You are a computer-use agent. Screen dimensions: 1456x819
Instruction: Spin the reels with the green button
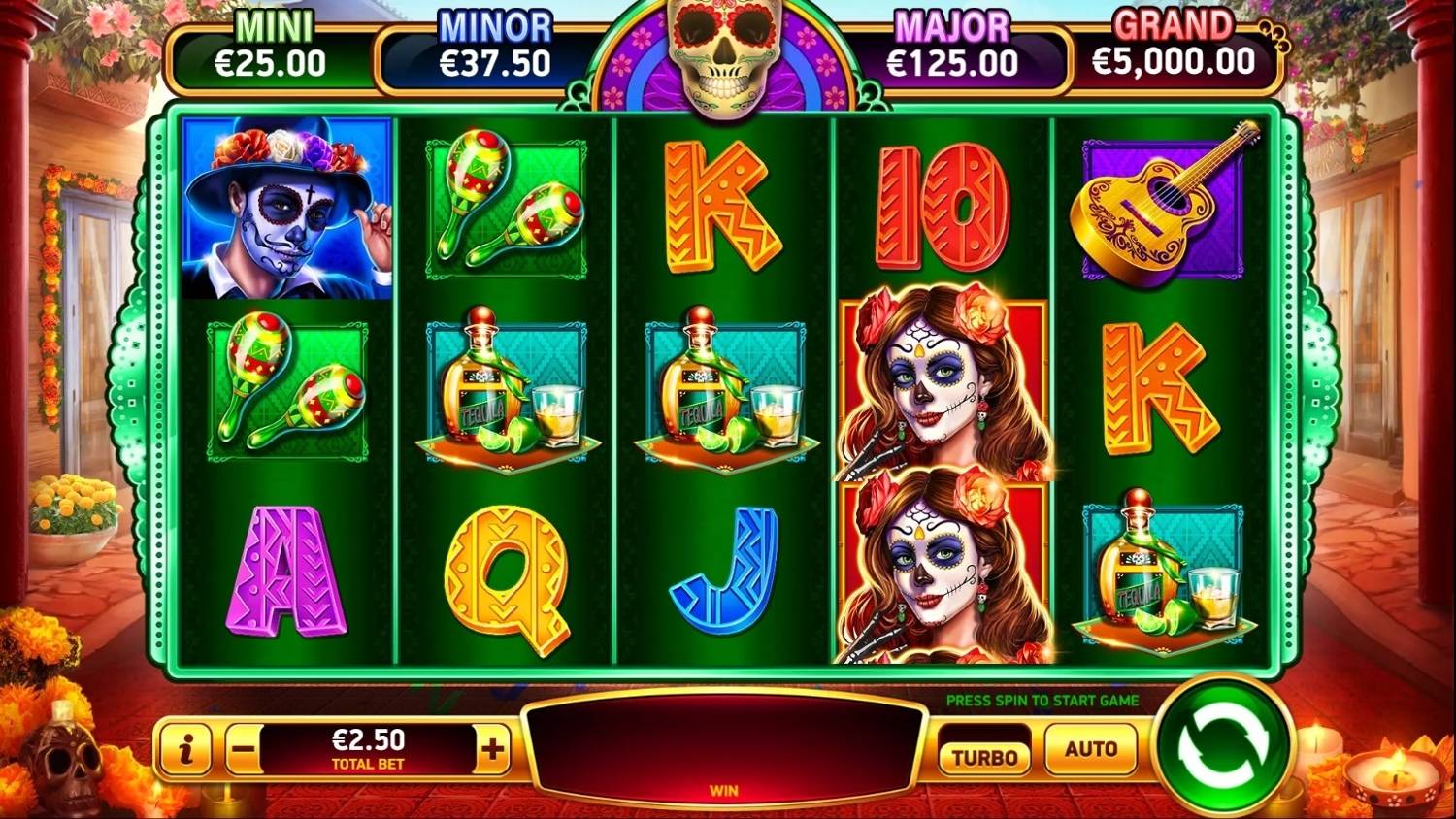coord(1222,744)
